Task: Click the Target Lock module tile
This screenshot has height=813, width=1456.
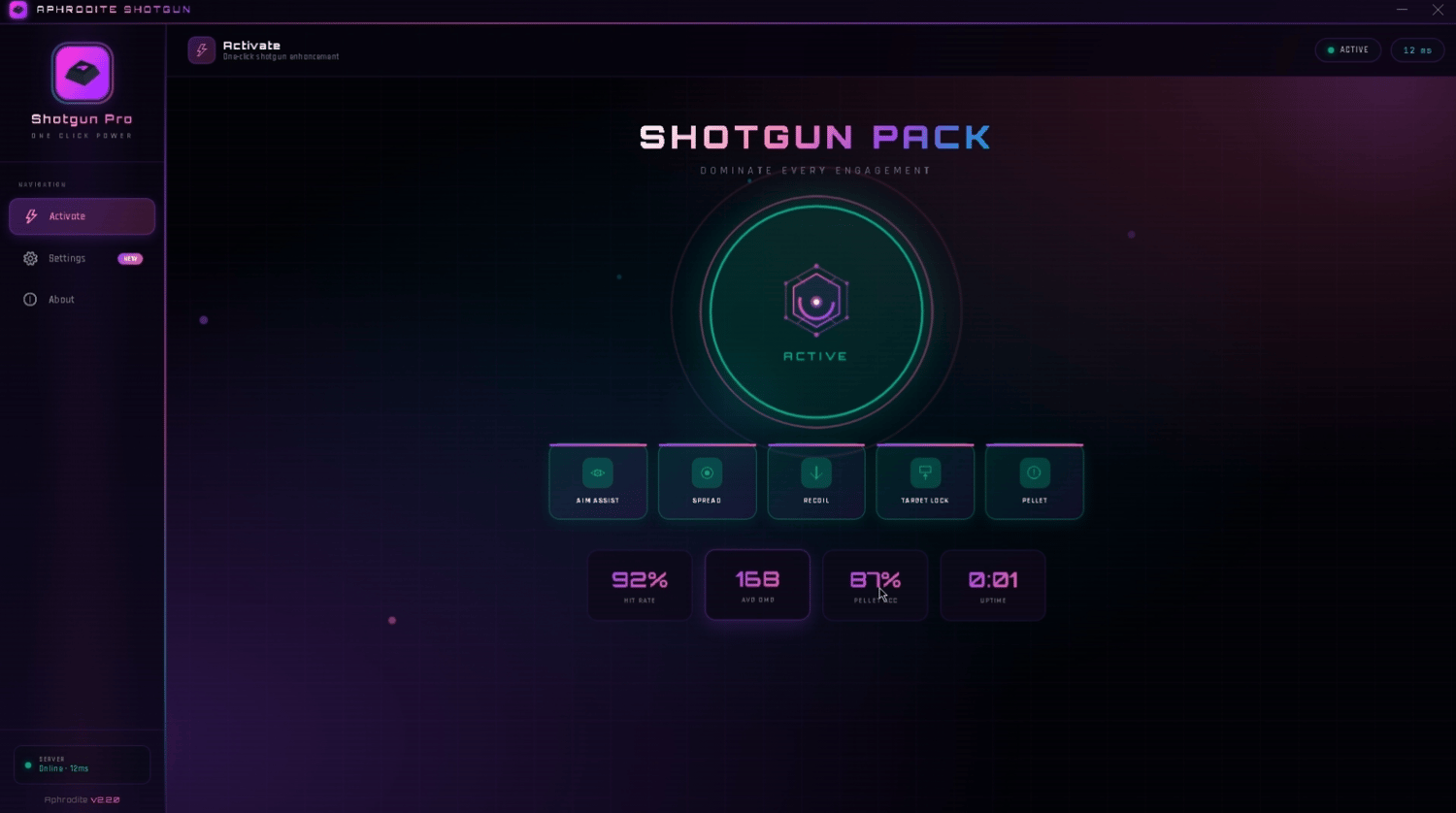Action: click(x=925, y=482)
